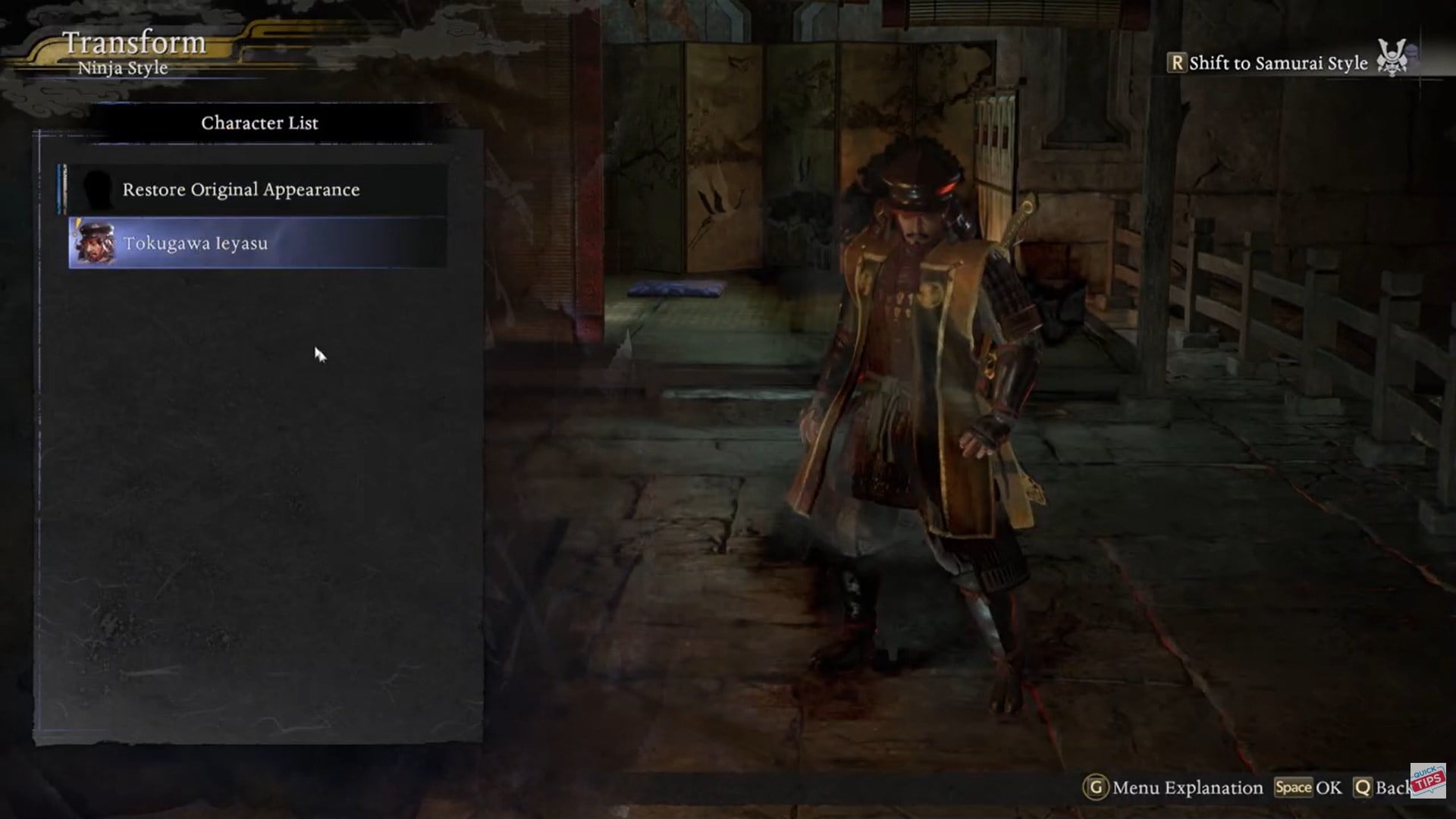The image size is (1456, 819).
Task: Shift to Samurai Style
Action: pos(1277,63)
